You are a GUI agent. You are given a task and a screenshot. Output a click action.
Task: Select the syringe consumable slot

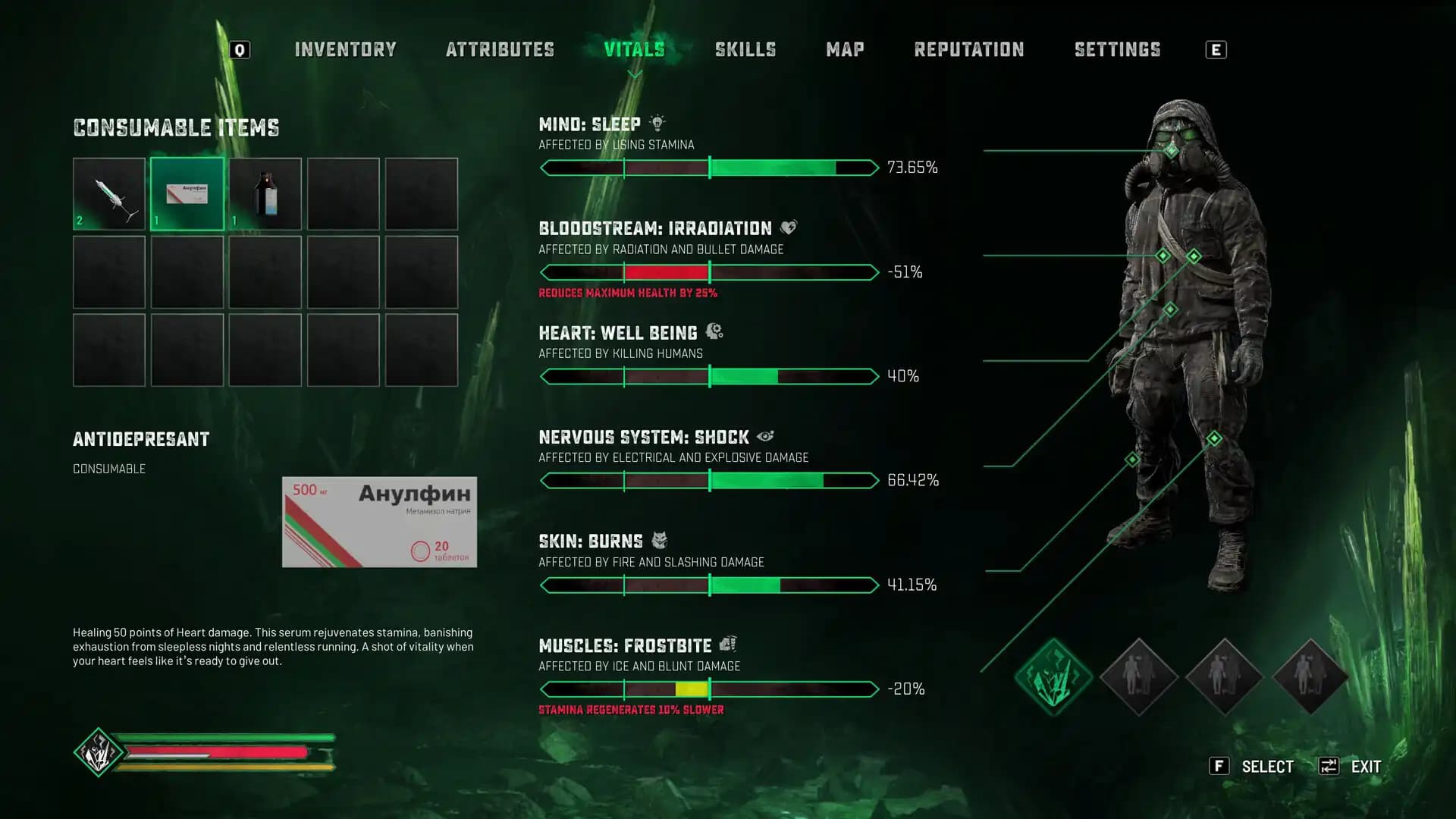tap(108, 194)
